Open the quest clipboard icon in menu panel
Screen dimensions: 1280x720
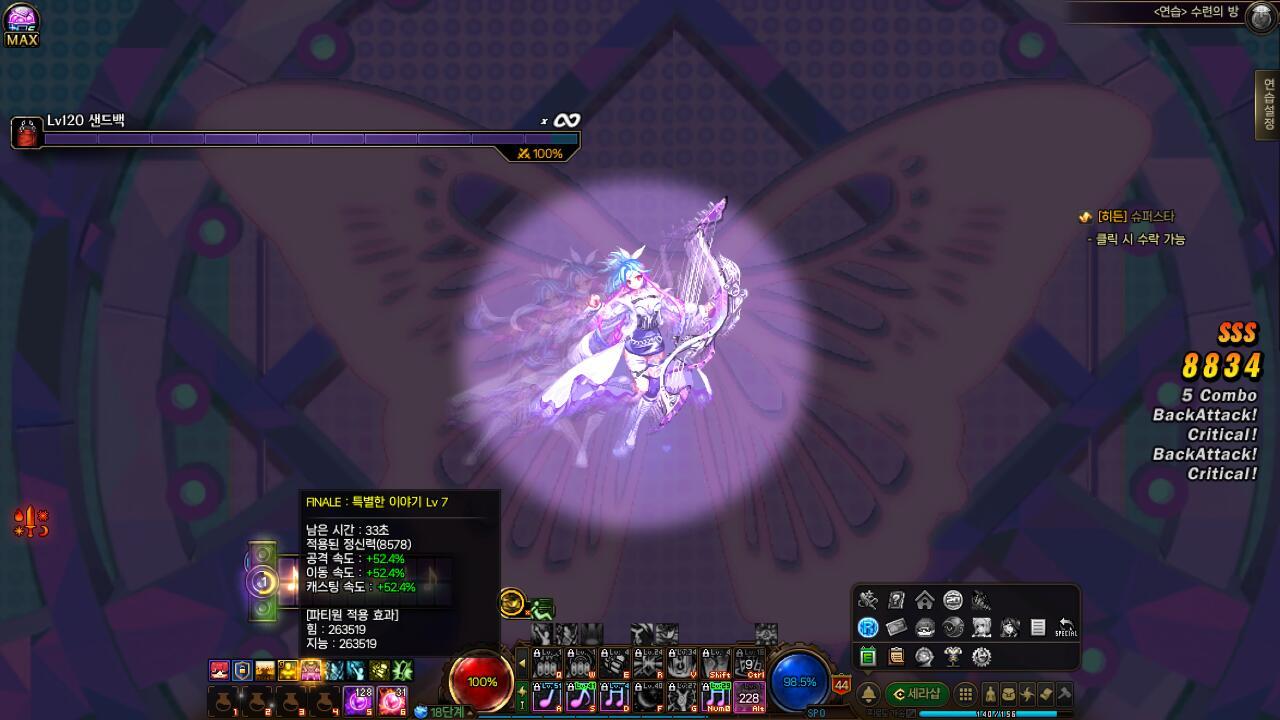click(896, 656)
